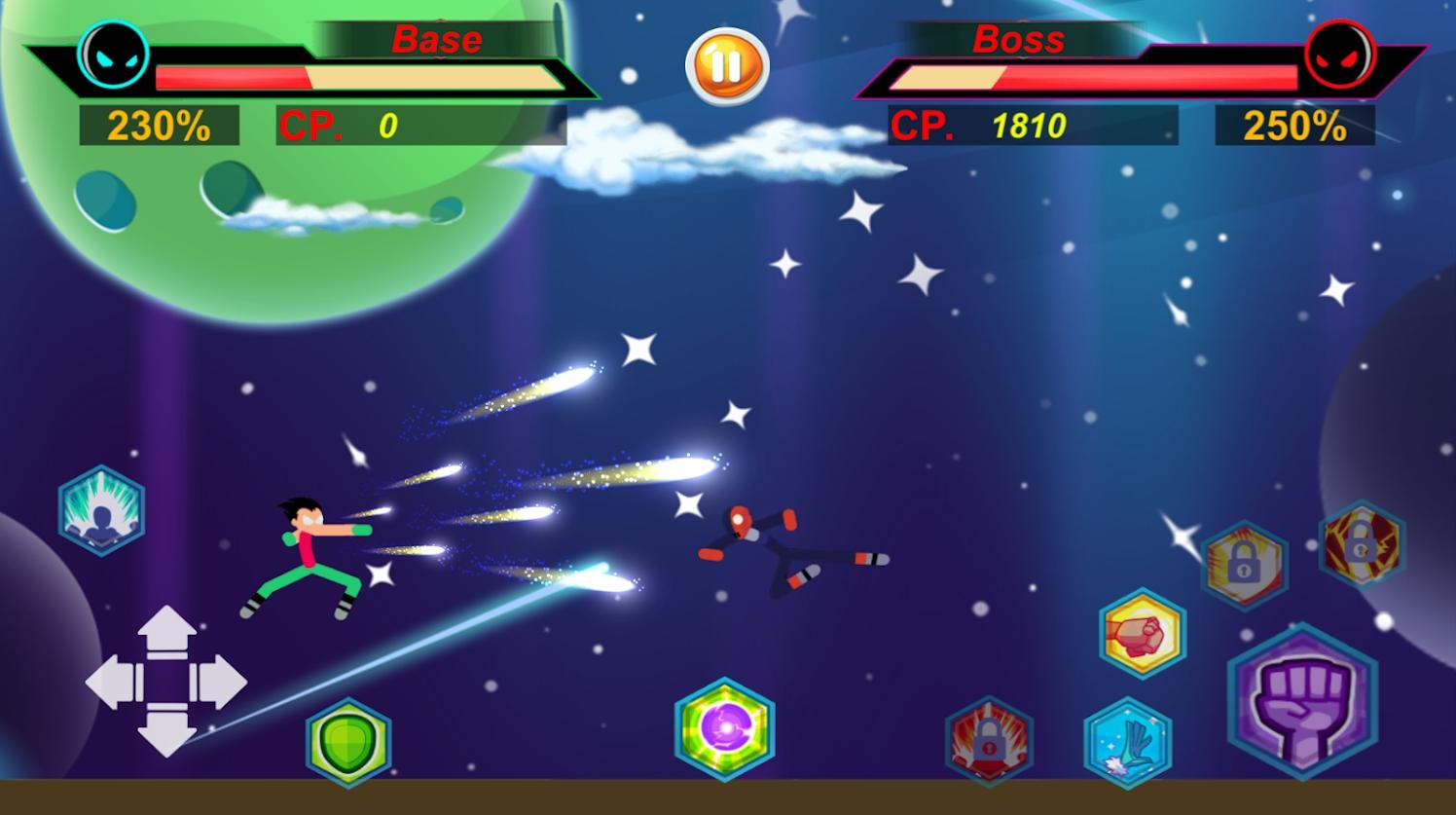Use the red punch skill on yellow hexagon
This screenshot has width=1456, height=815.
click(x=1142, y=634)
